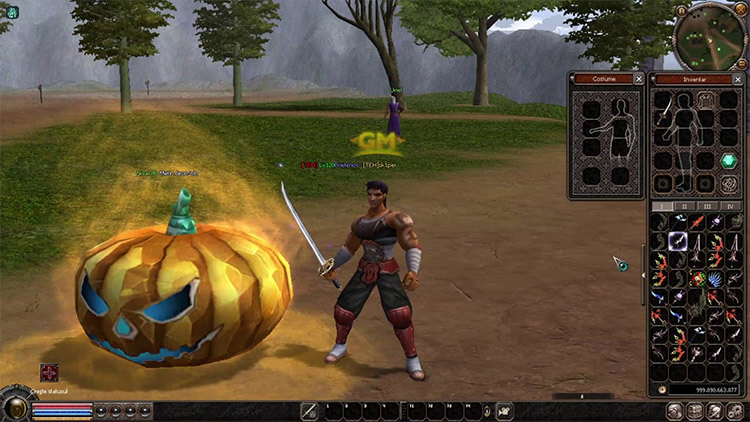Close the Inventar window
Viewport: 750px width, 422px height.
point(738,78)
